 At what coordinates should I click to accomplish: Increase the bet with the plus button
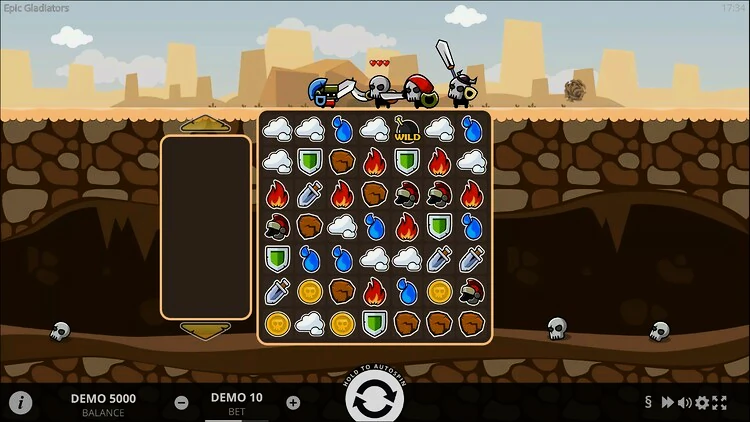(x=293, y=403)
